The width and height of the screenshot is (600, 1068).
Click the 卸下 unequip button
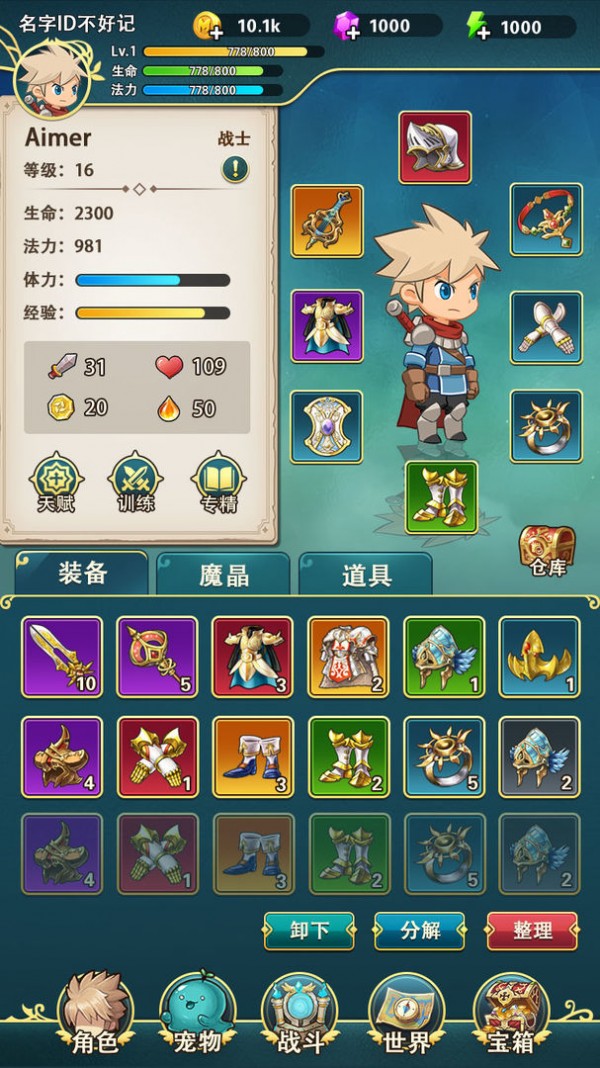point(309,930)
